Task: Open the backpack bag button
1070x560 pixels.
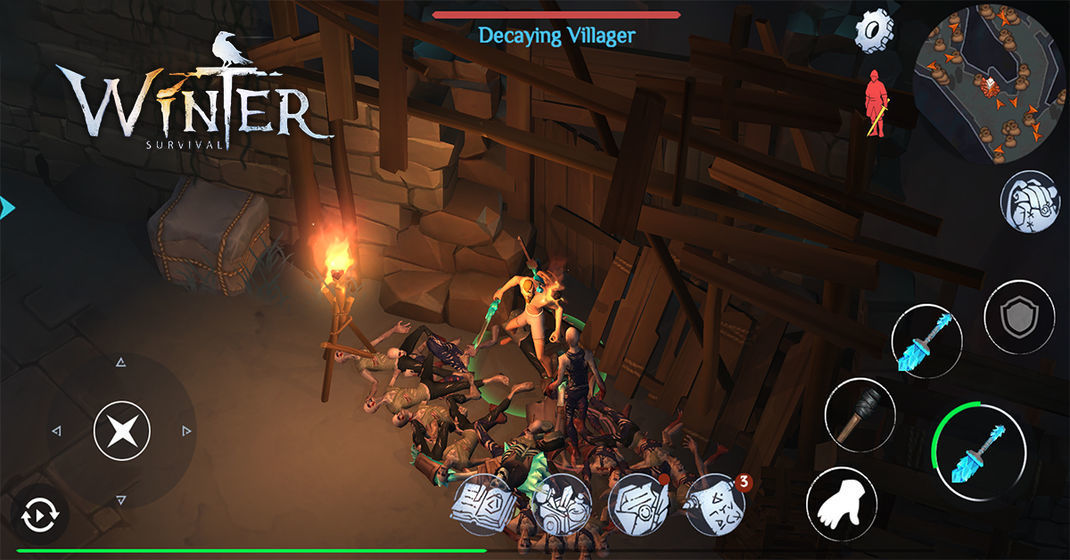Action: [x=1029, y=201]
